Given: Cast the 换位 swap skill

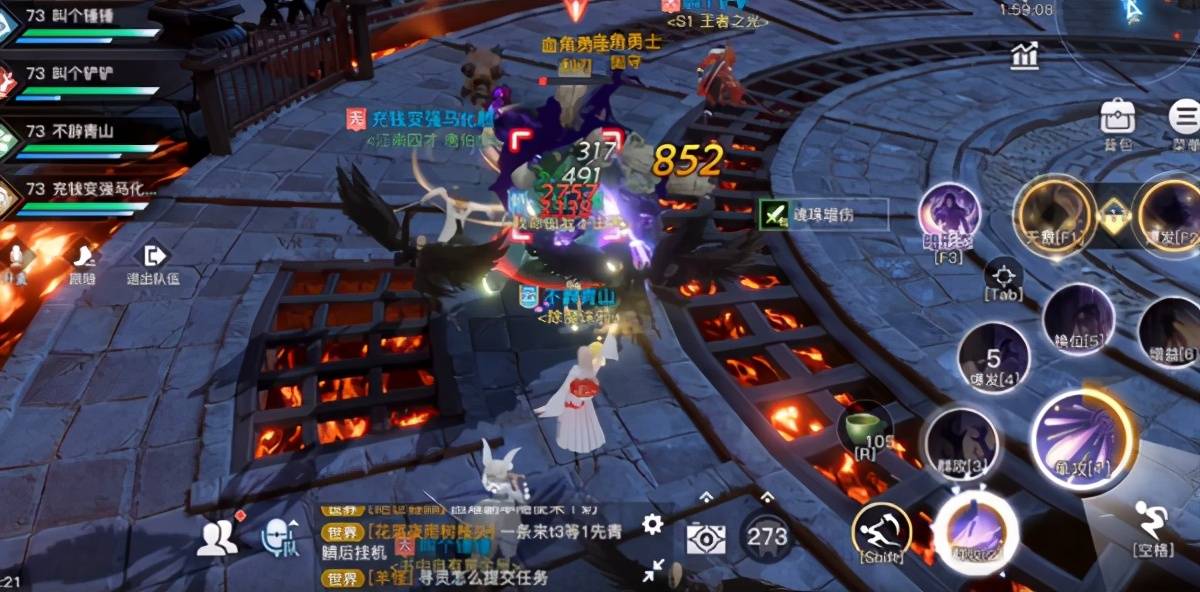Looking at the screenshot, I should pos(1078,320).
